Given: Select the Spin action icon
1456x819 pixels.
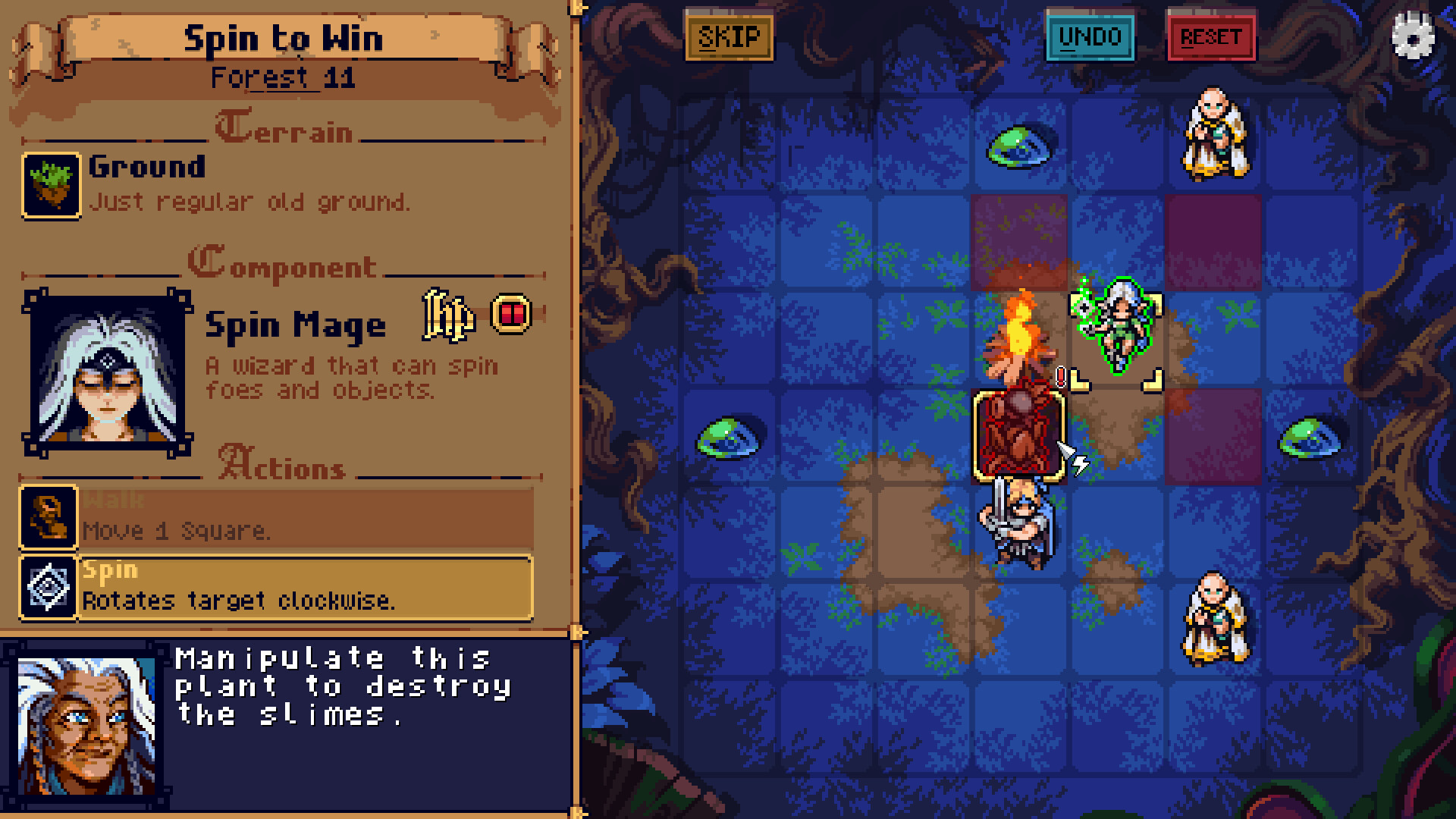Looking at the screenshot, I should pyautogui.click(x=47, y=585).
